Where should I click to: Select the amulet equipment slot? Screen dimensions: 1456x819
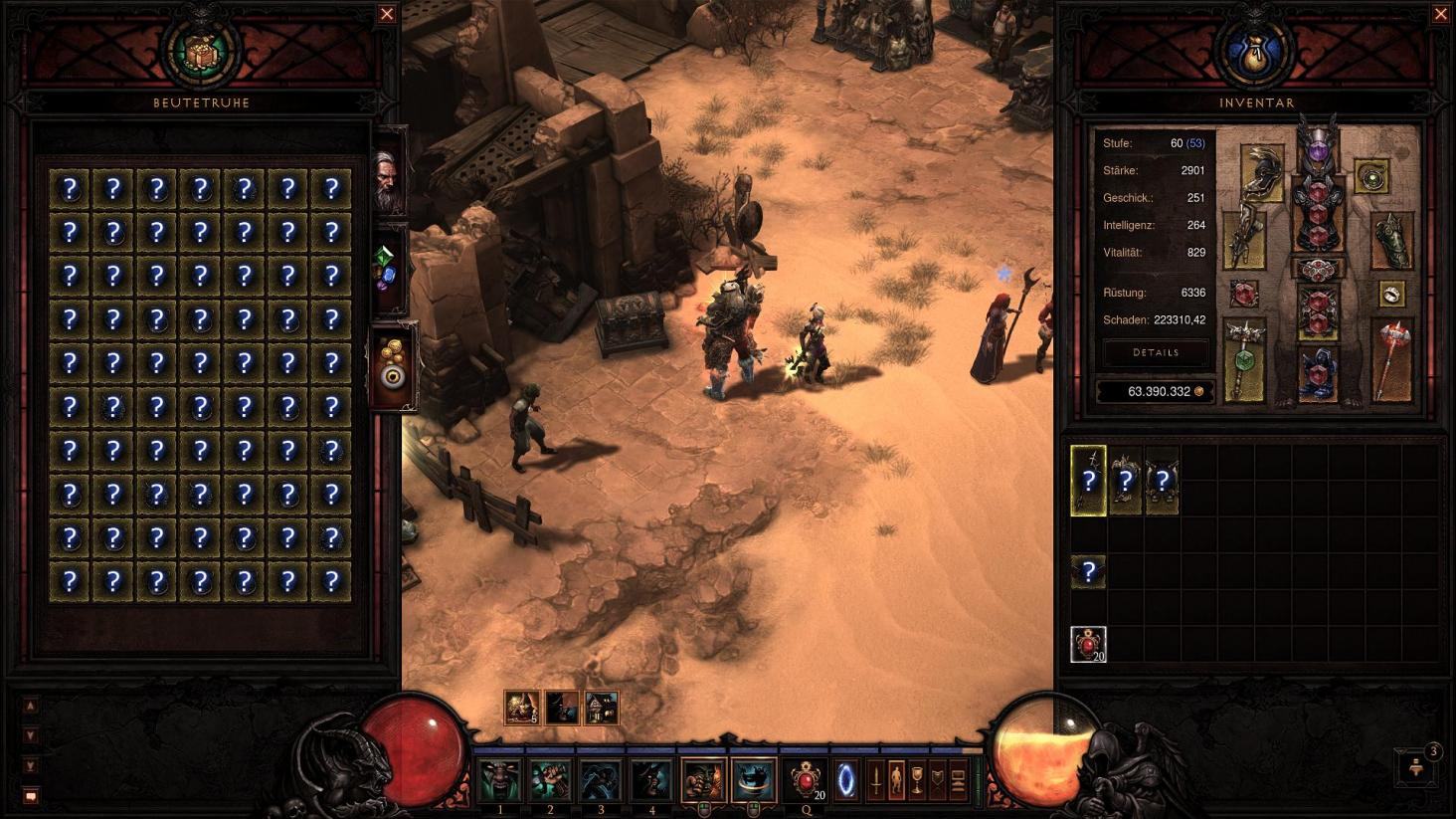(x=1372, y=177)
